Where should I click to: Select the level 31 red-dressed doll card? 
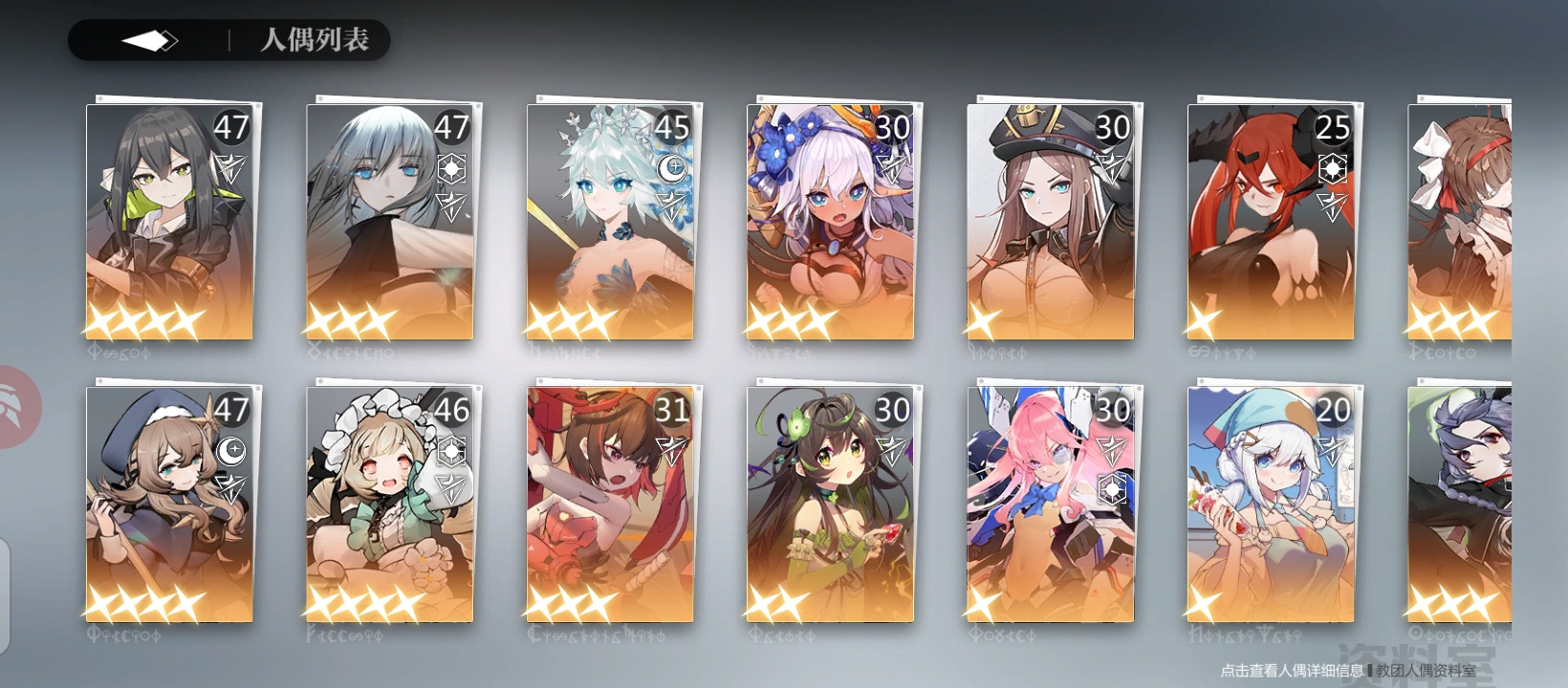pos(610,506)
